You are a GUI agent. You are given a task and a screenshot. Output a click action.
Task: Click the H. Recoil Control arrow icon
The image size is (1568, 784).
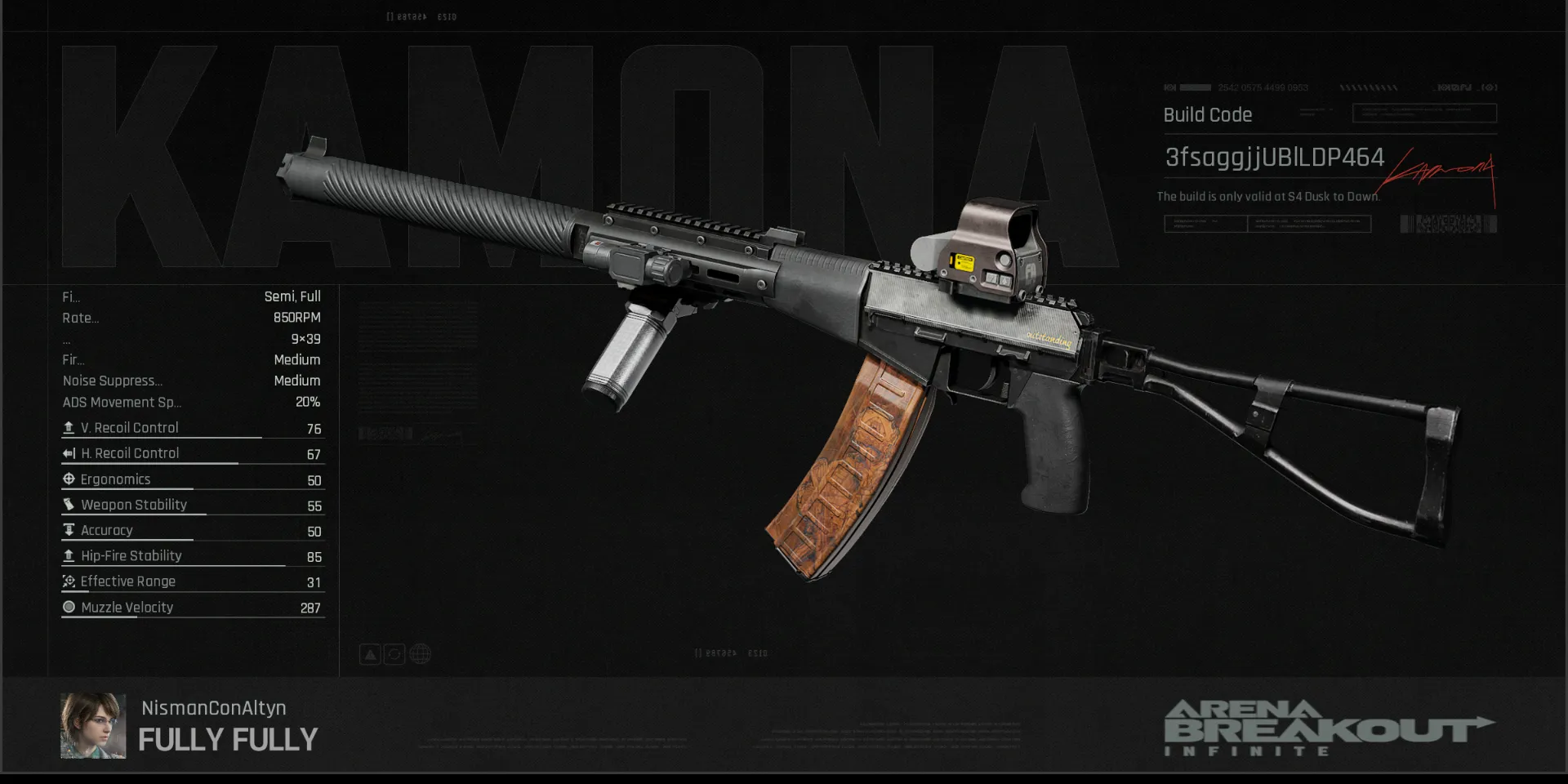tap(69, 453)
